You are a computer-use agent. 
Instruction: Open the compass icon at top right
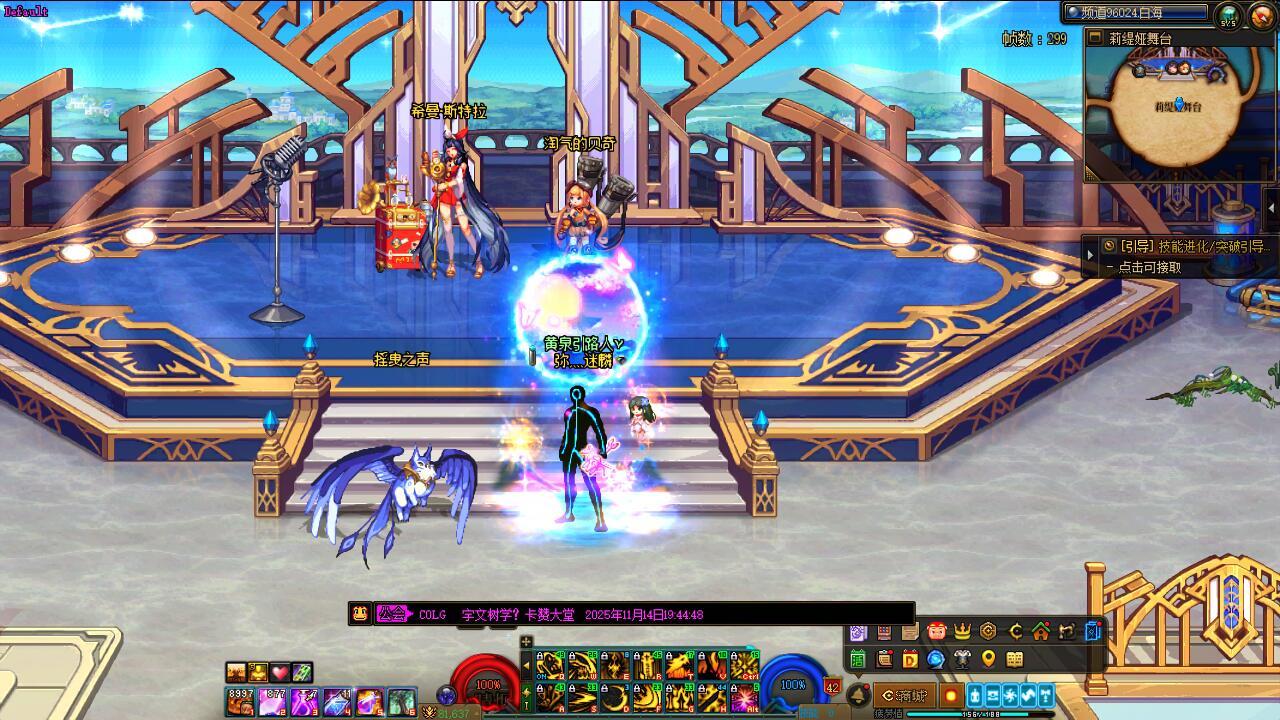[1256, 14]
